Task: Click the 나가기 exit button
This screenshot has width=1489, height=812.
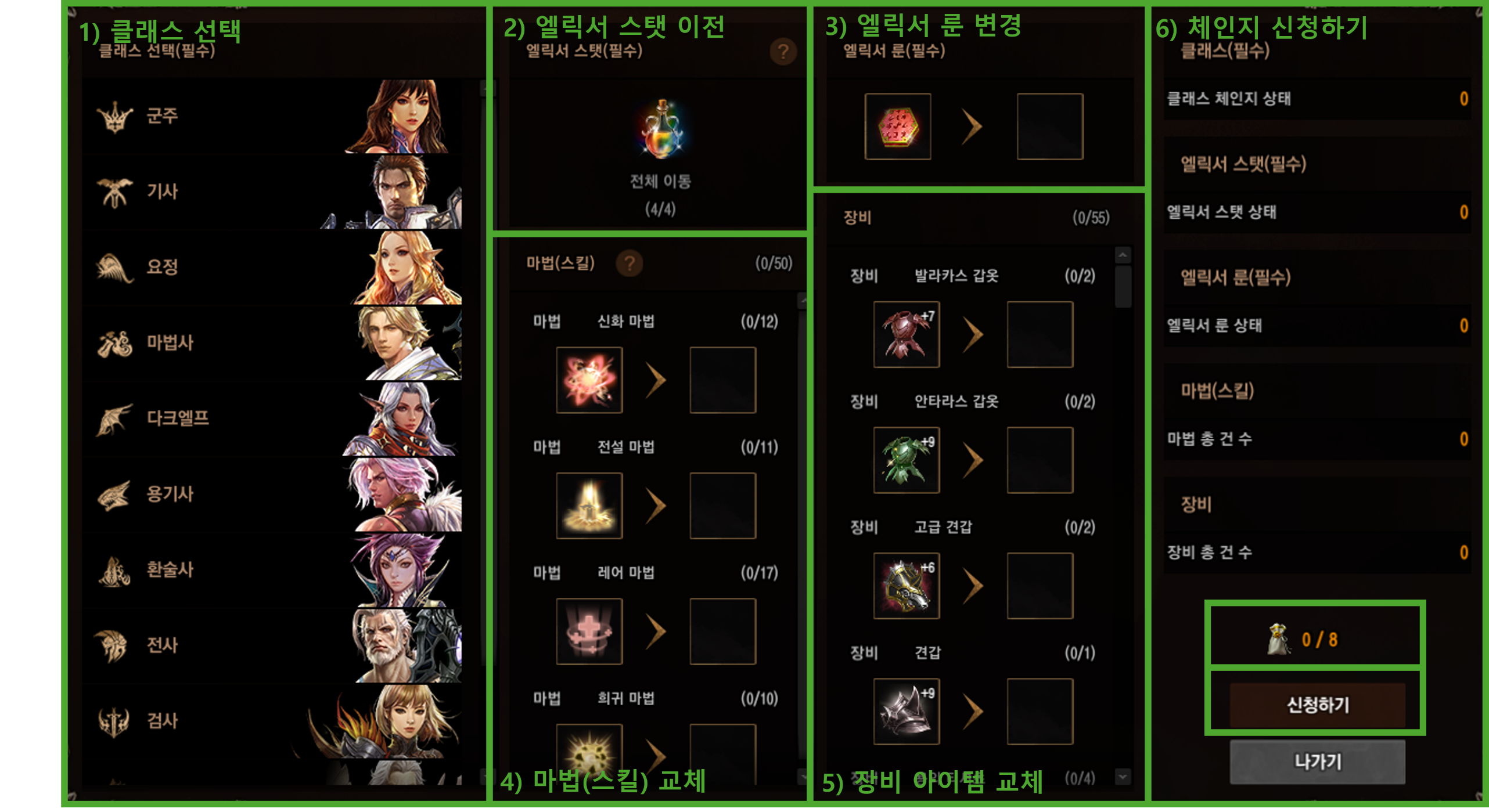Action: 1318,762
